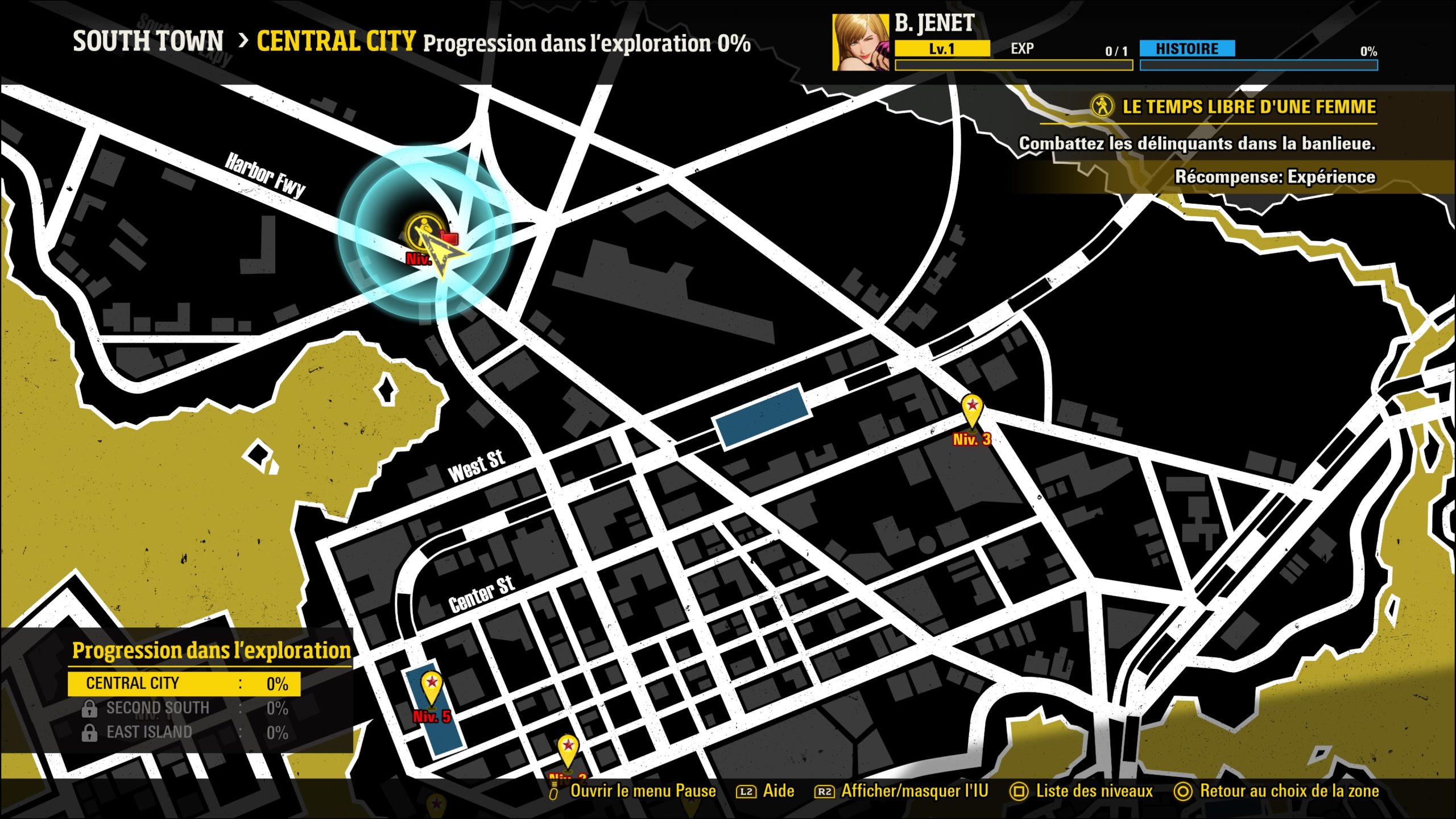
Task: Open the menu Pause option
Action: coord(632,791)
